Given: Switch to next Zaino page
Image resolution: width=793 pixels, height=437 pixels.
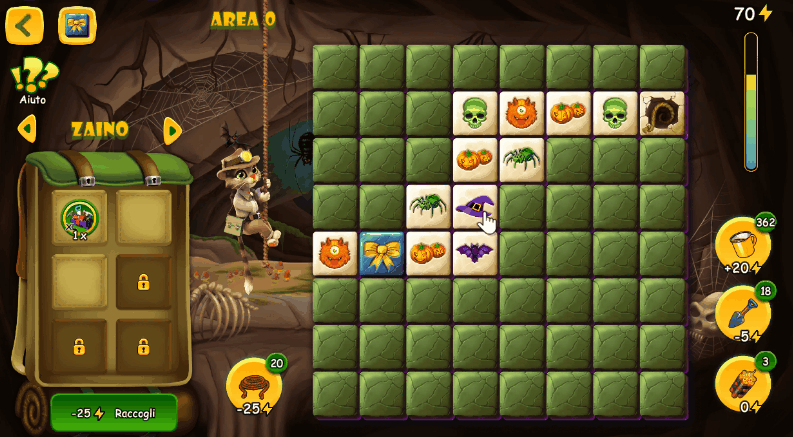Looking at the screenshot, I should click(172, 130).
